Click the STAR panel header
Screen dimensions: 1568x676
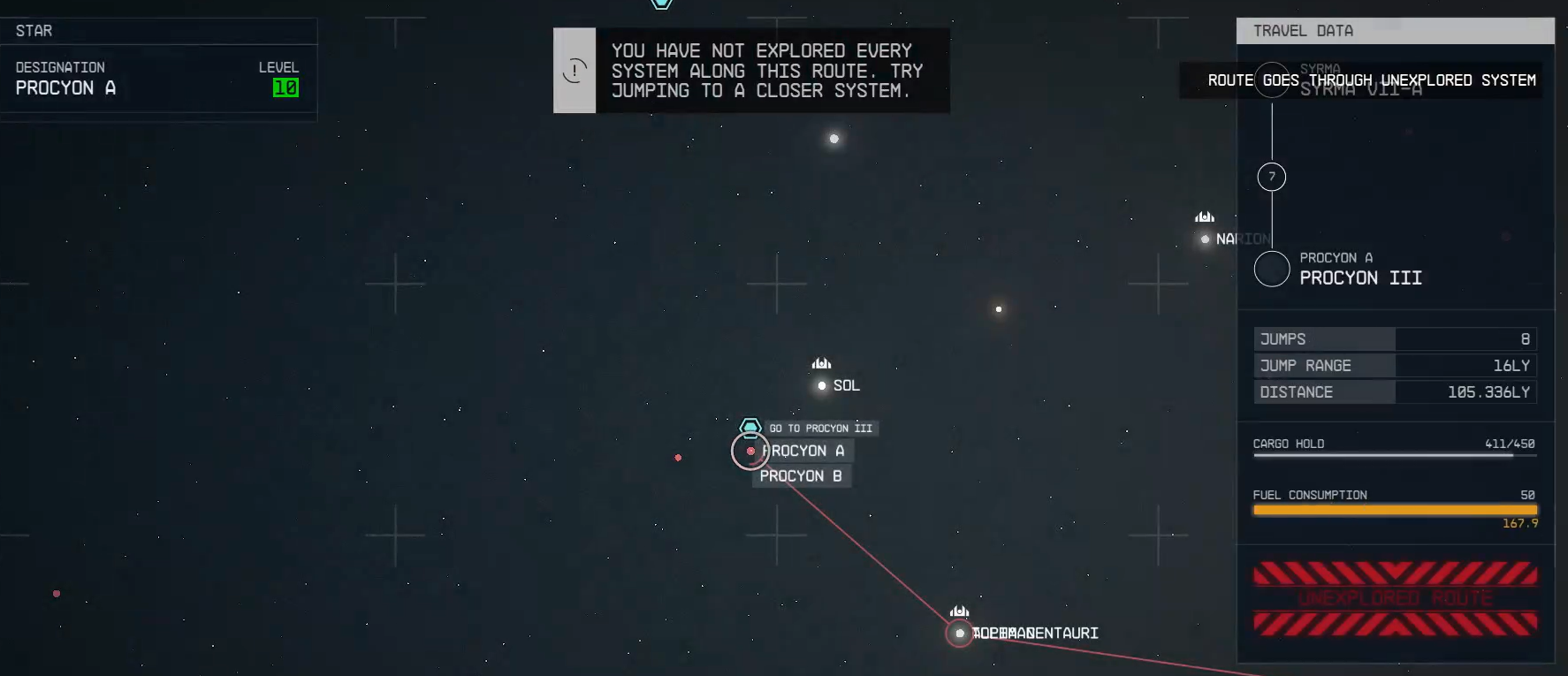tap(32, 30)
